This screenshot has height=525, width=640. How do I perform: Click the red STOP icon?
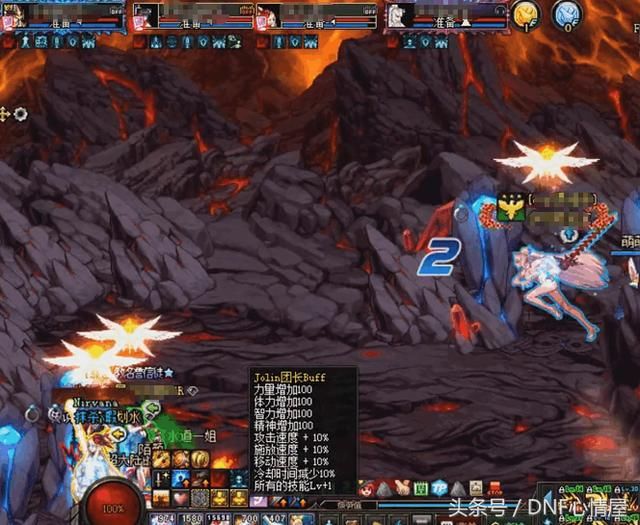point(495,488)
